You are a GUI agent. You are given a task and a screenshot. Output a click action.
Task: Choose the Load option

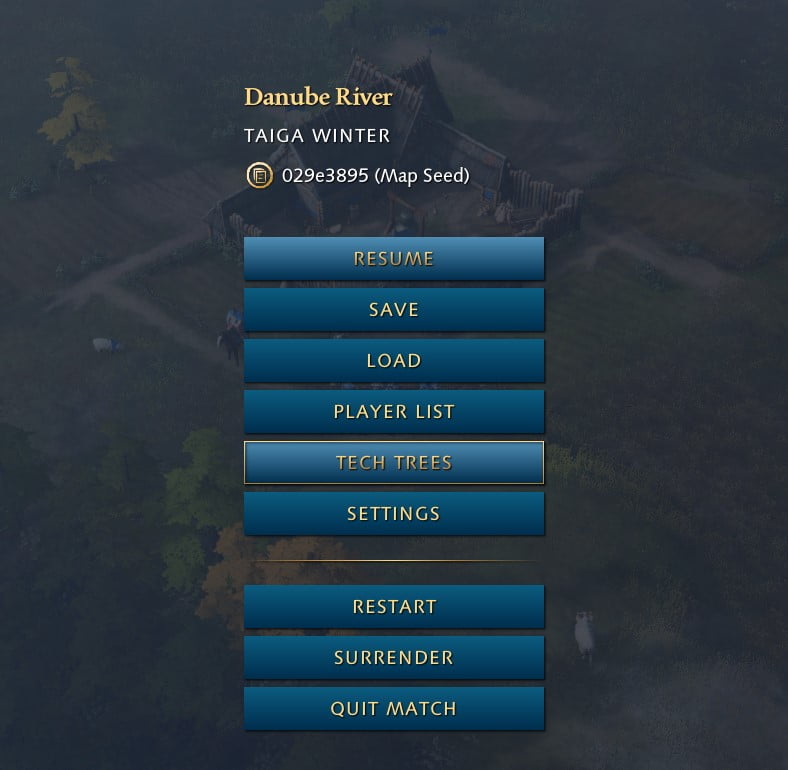point(394,361)
